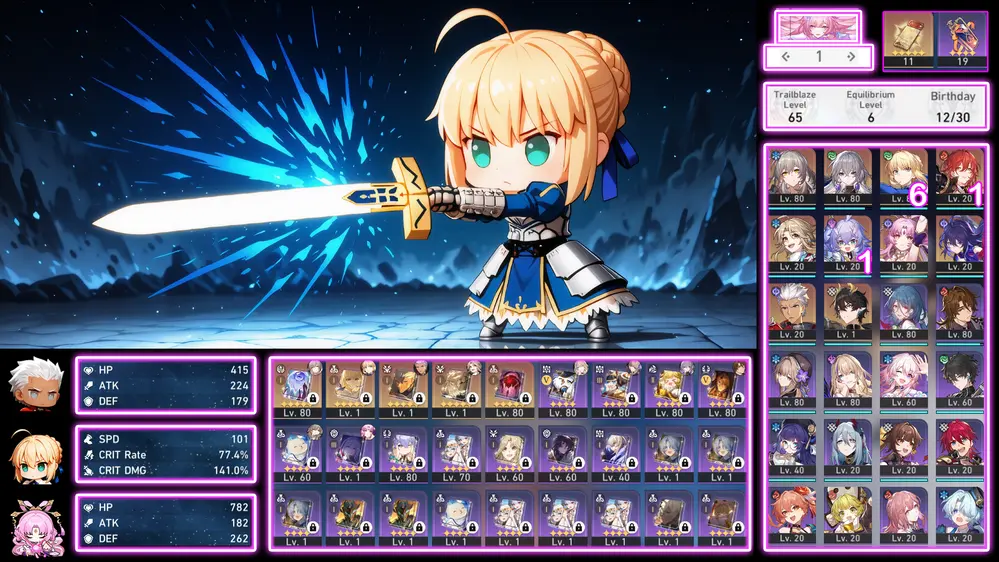Click the left arrow of the page stepper
999x562 pixels.
coord(786,57)
